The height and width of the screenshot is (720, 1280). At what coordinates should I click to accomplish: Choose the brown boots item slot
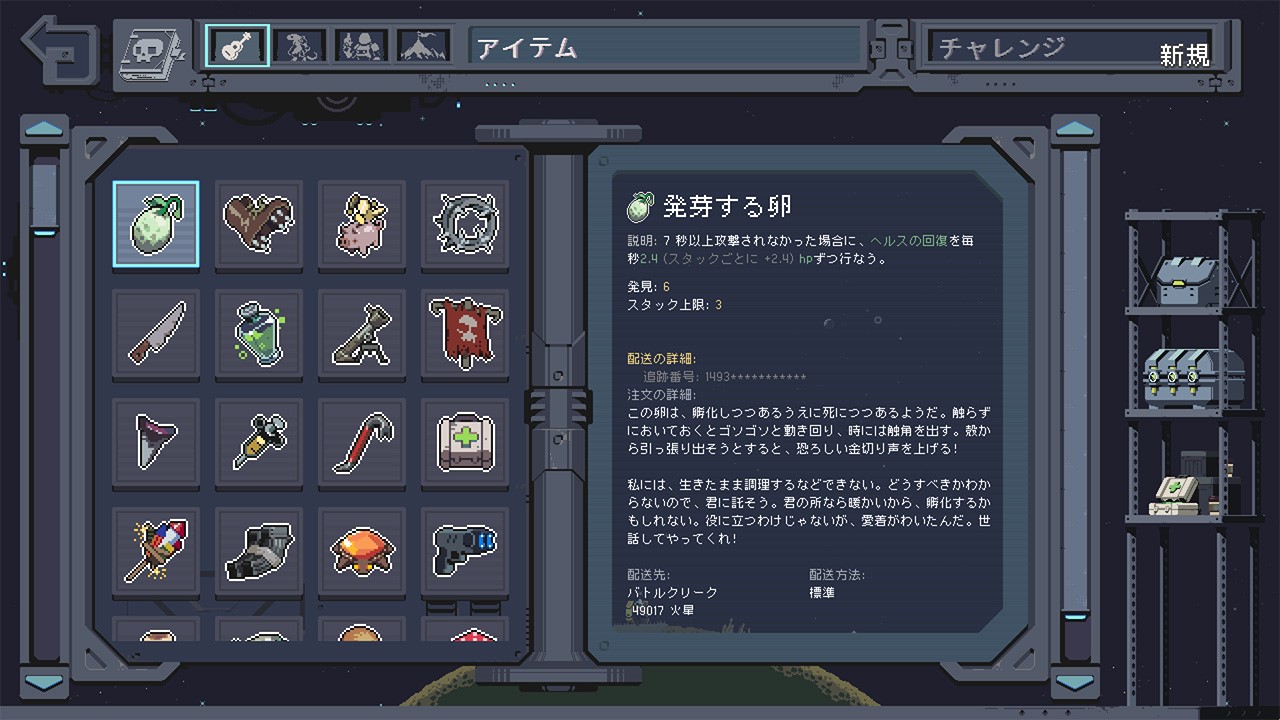tap(258, 223)
